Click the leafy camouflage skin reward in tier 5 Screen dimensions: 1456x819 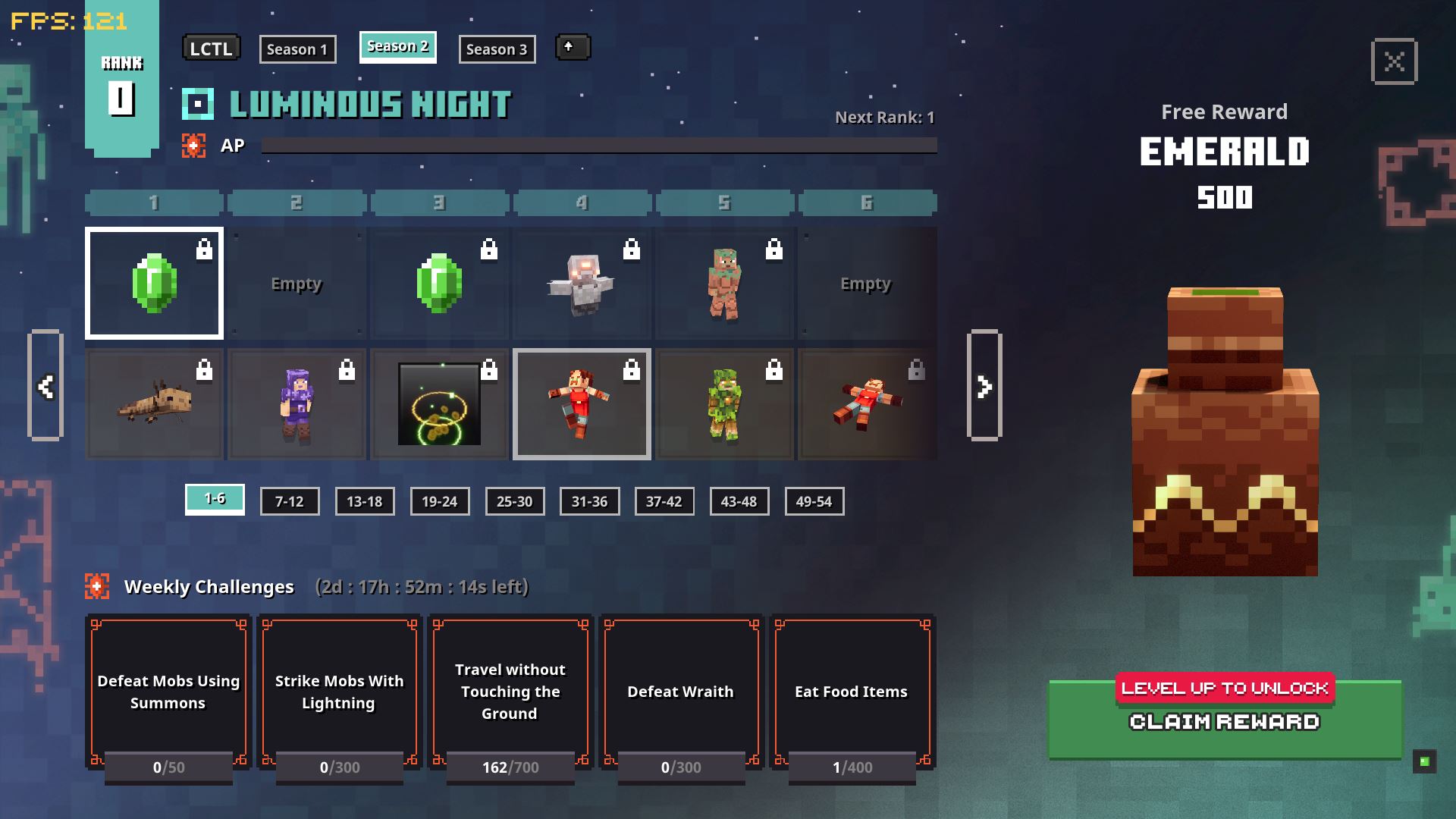723,403
